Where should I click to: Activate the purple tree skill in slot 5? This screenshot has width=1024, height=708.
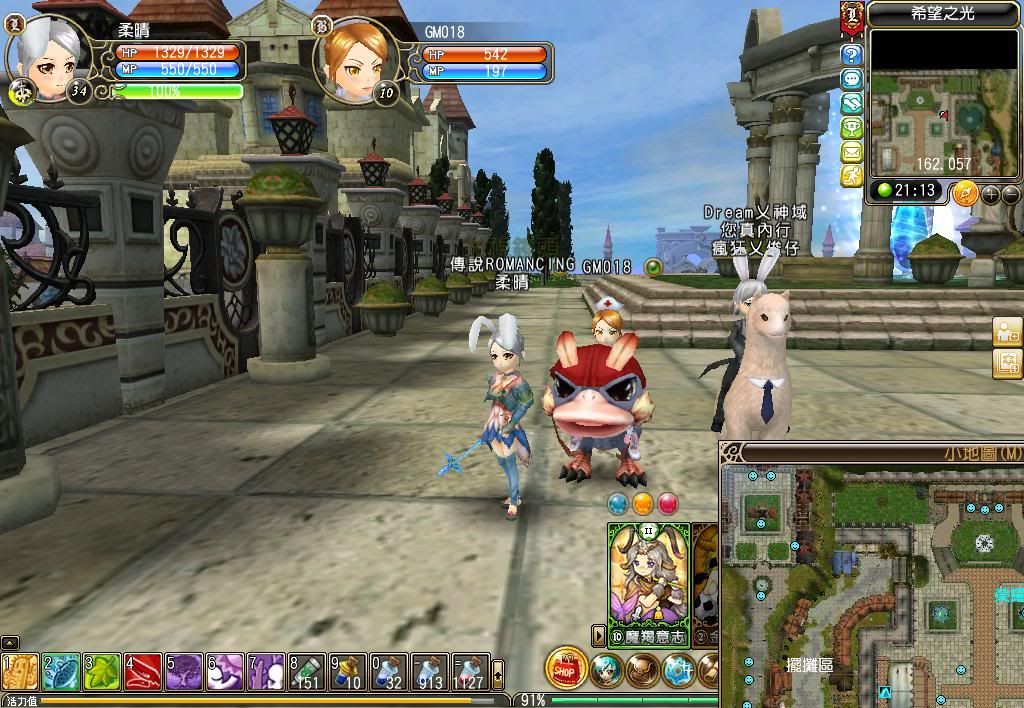(x=185, y=671)
